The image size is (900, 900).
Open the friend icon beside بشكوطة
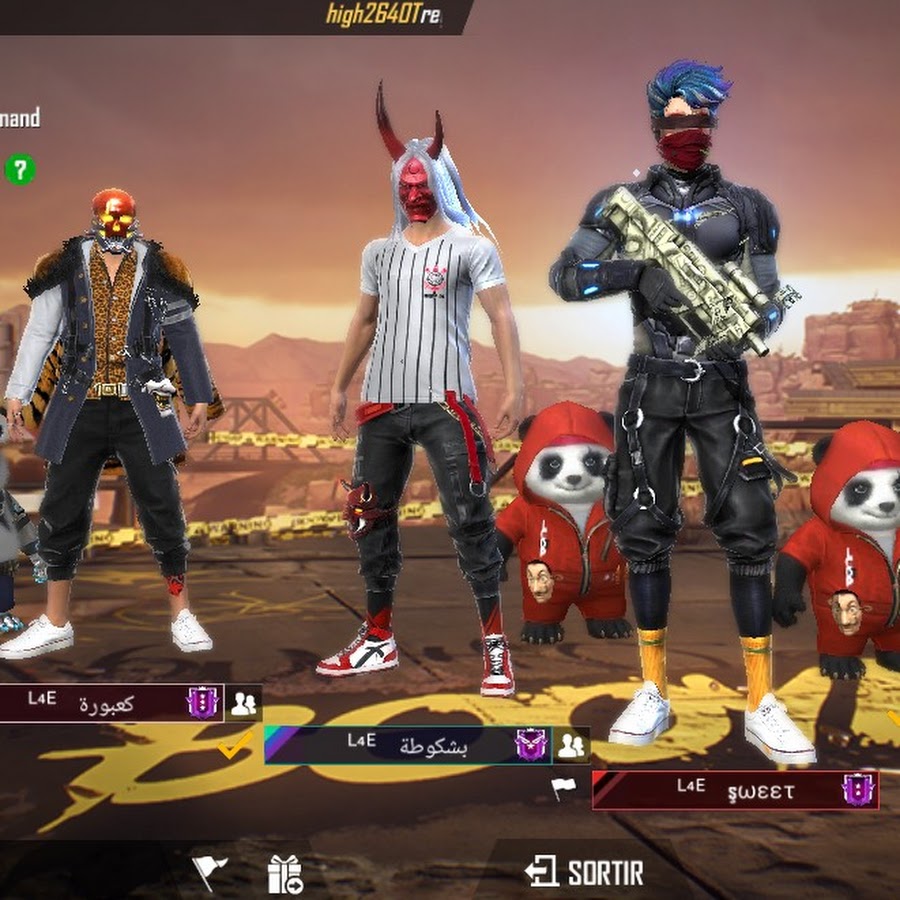click(x=571, y=745)
